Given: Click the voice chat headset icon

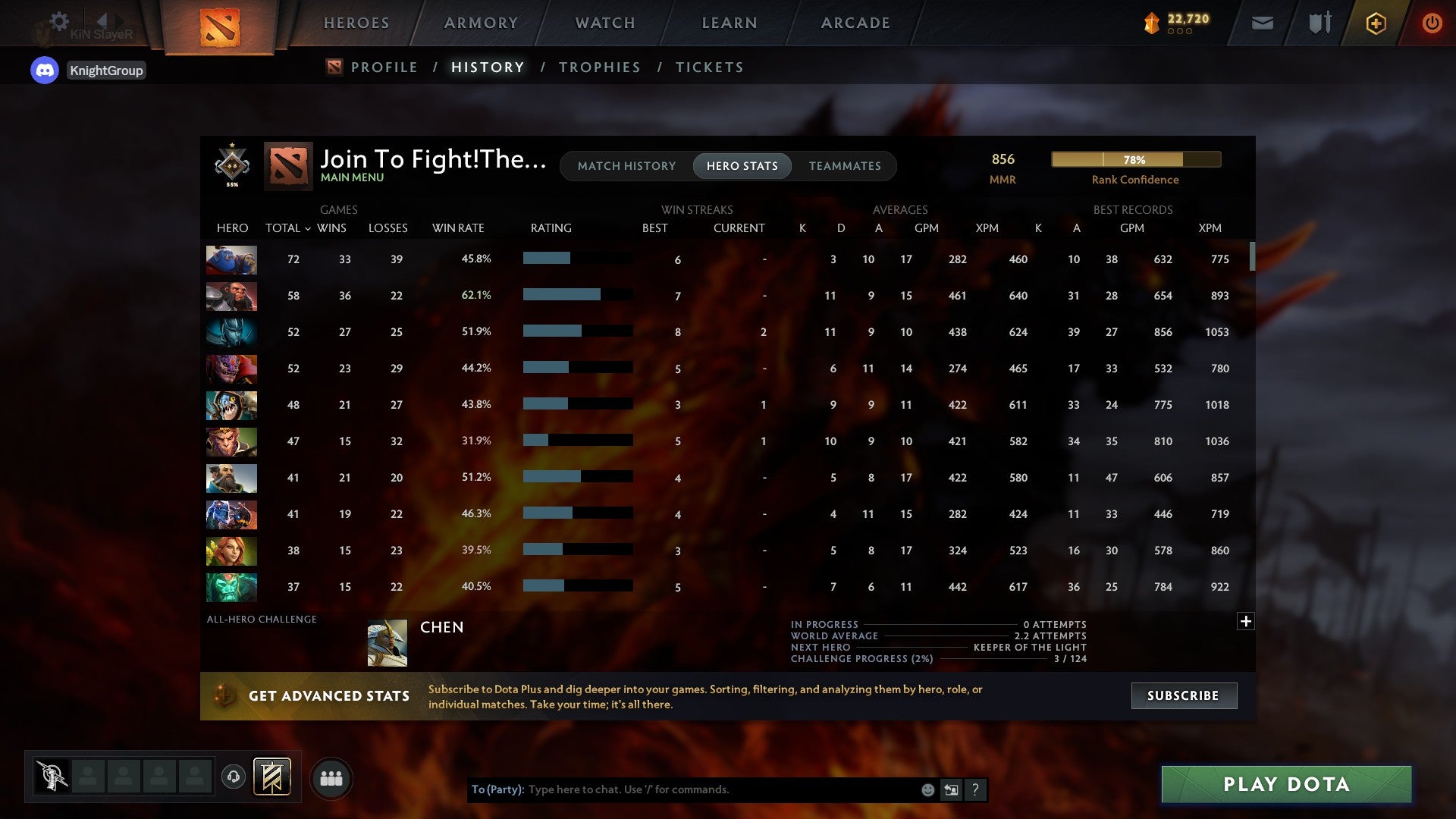Looking at the screenshot, I should click(233, 778).
